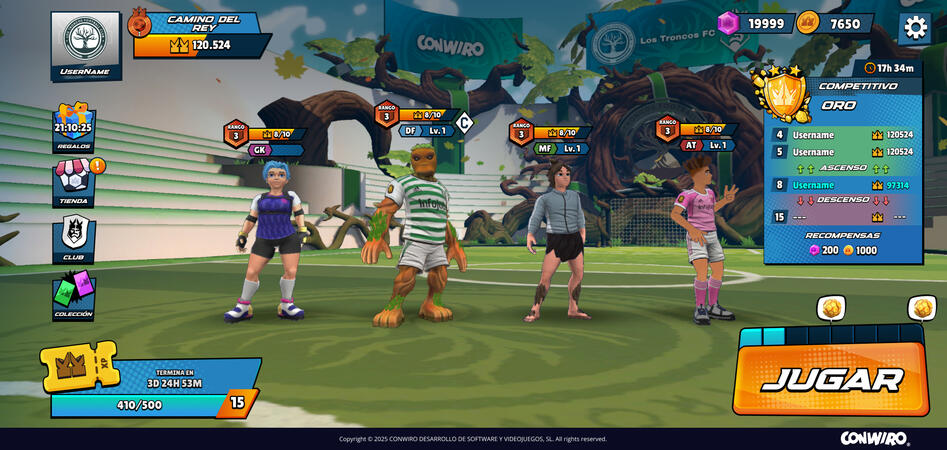947x450 pixels.
Task: Start a match with the JUGAR button
Action: [x=831, y=379]
